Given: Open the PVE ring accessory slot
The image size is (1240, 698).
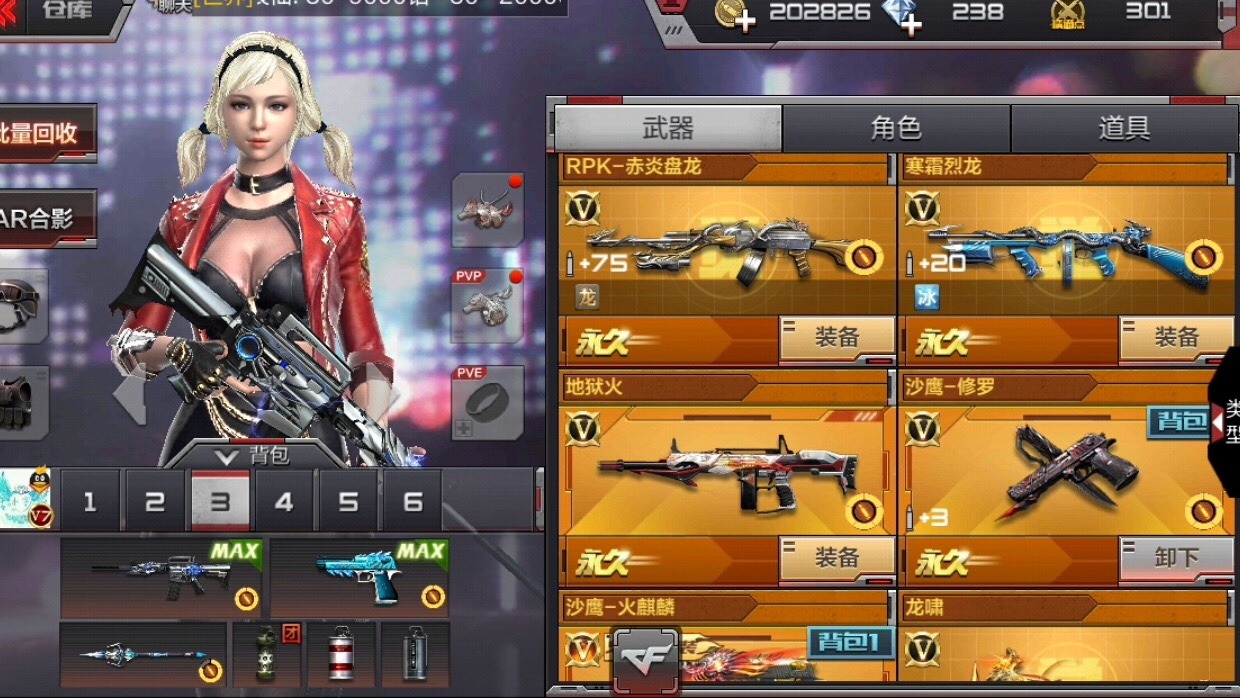Looking at the screenshot, I should click(x=488, y=402).
